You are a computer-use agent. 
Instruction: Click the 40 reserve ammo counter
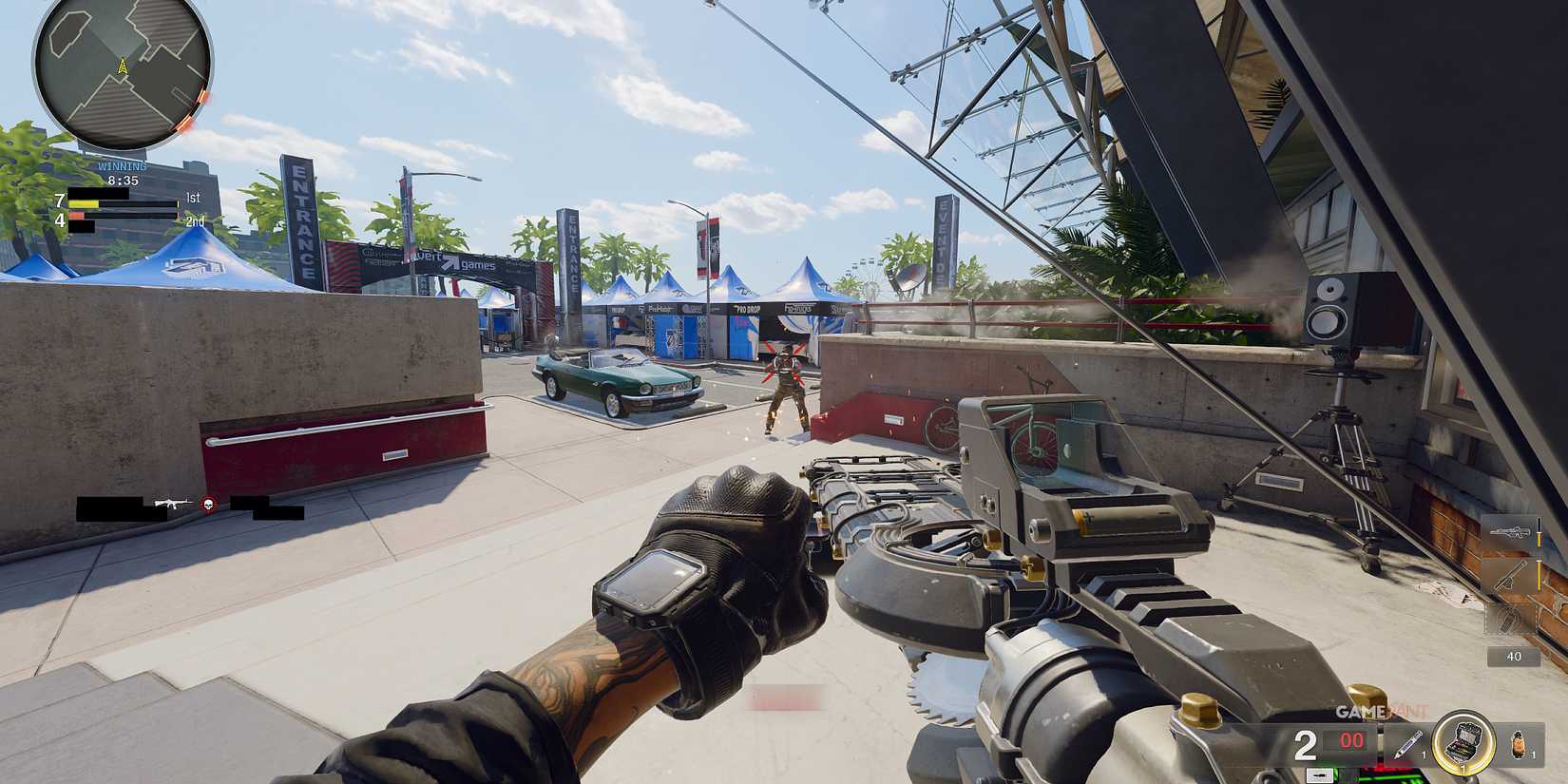point(1514,657)
